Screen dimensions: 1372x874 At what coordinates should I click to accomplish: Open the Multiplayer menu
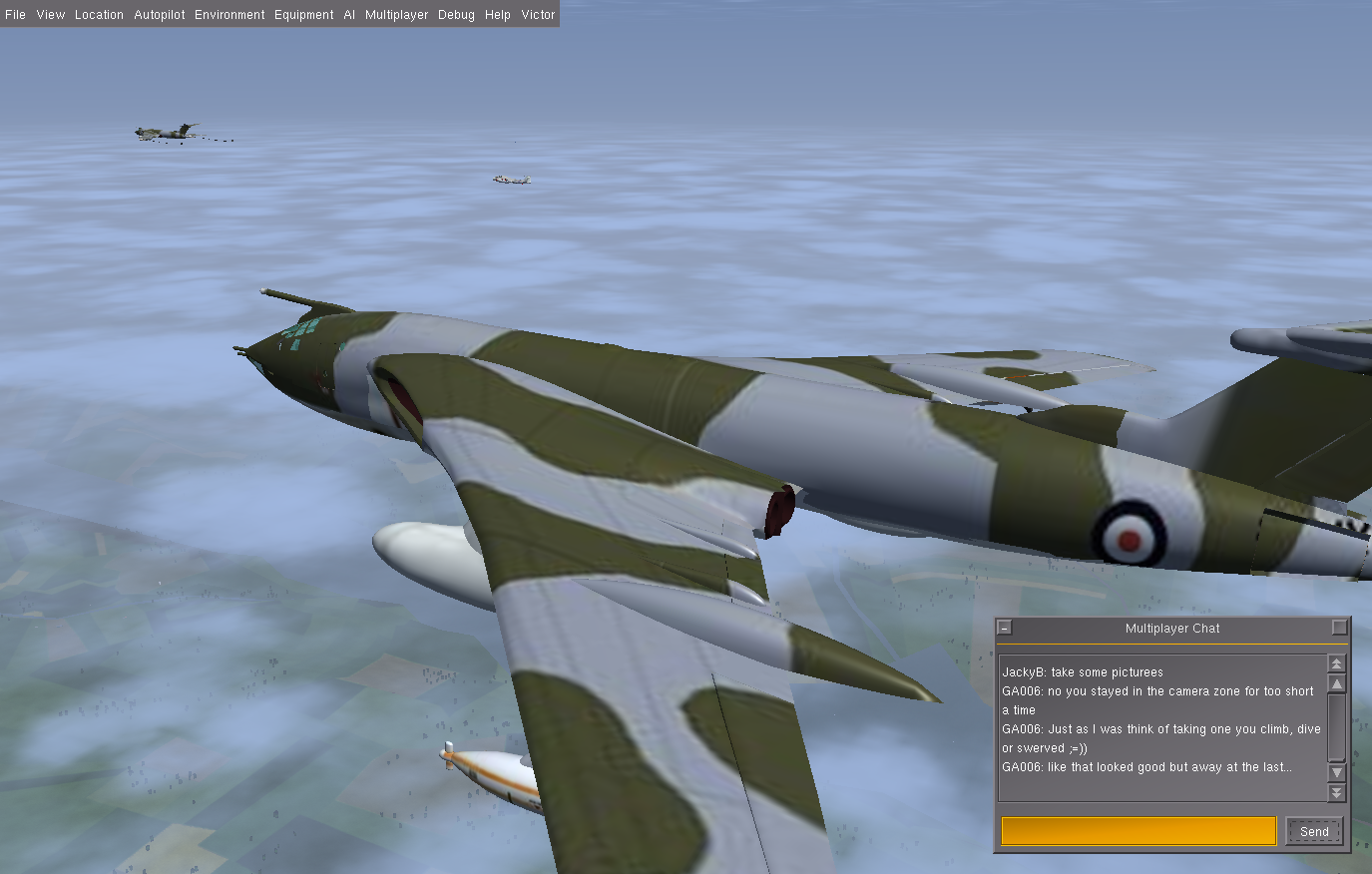point(396,15)
